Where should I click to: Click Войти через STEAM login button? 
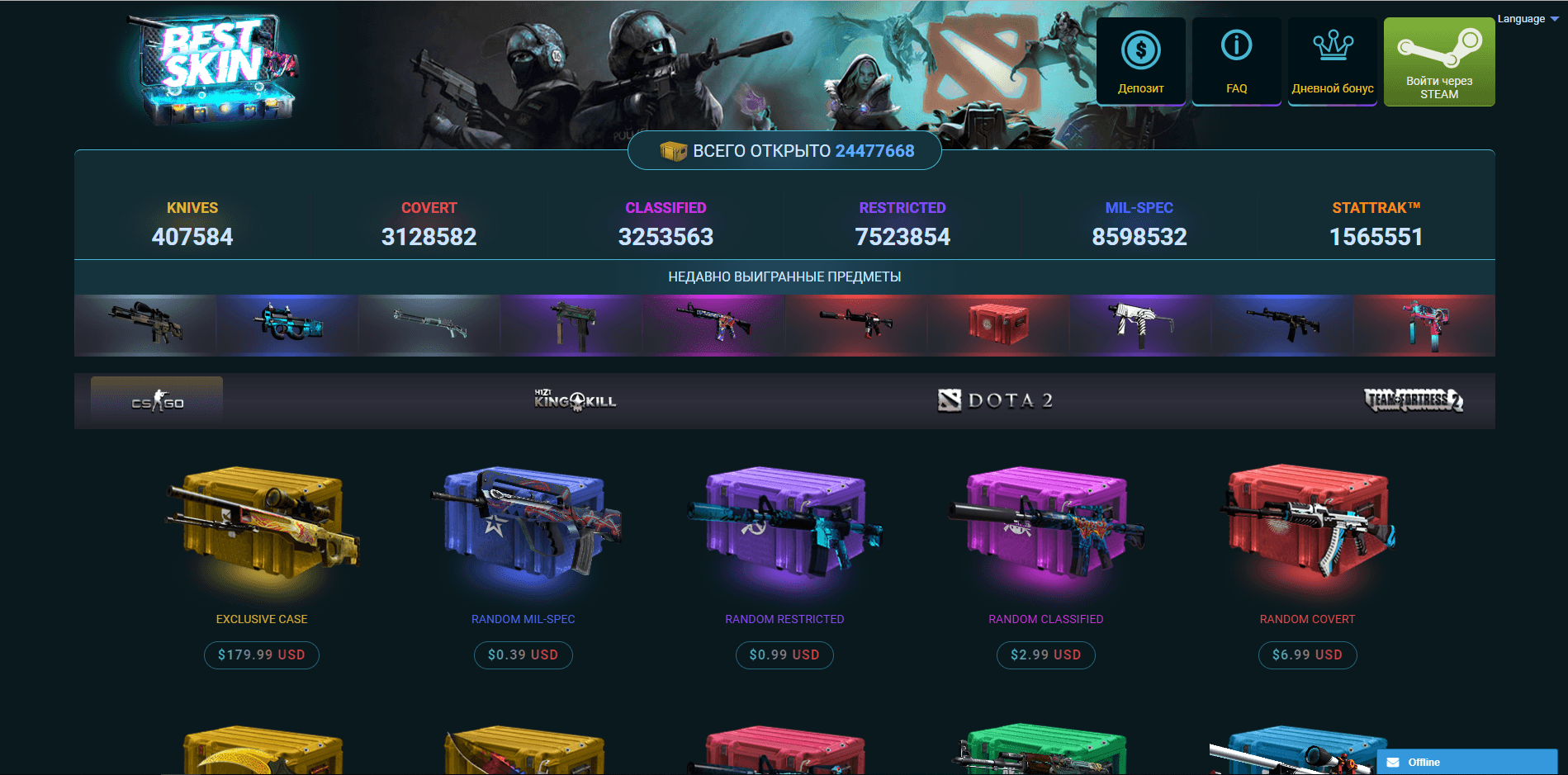[x=1438, y=61]
